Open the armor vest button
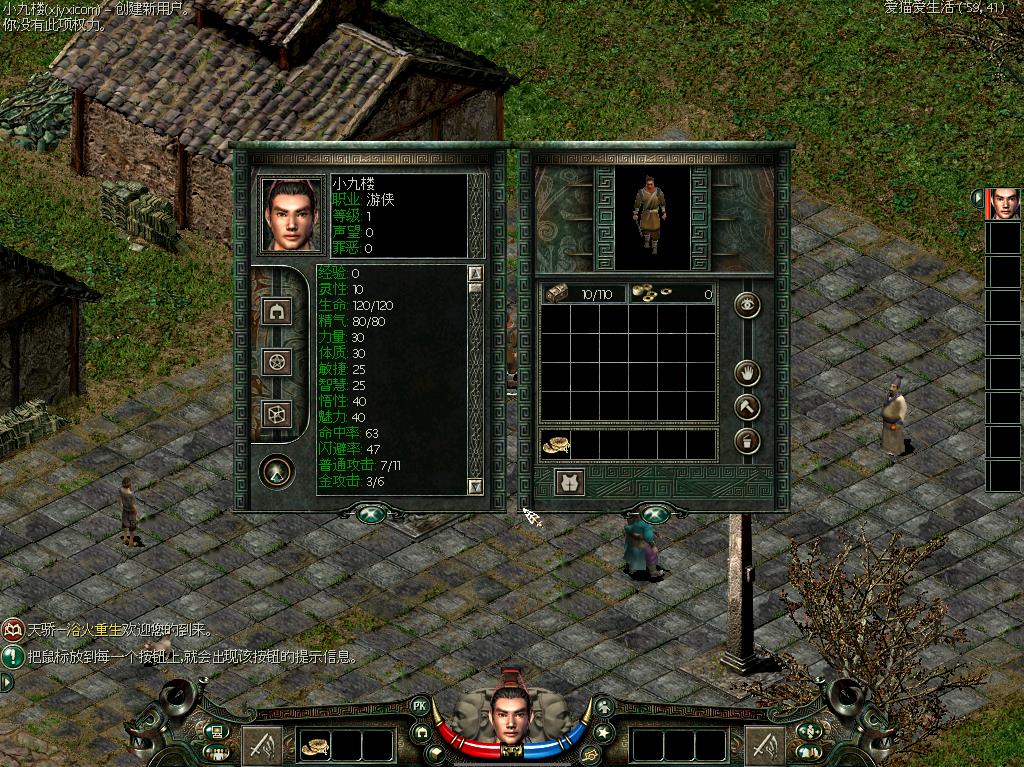Viewport: 1024px width, 767px height. [570, 482]
